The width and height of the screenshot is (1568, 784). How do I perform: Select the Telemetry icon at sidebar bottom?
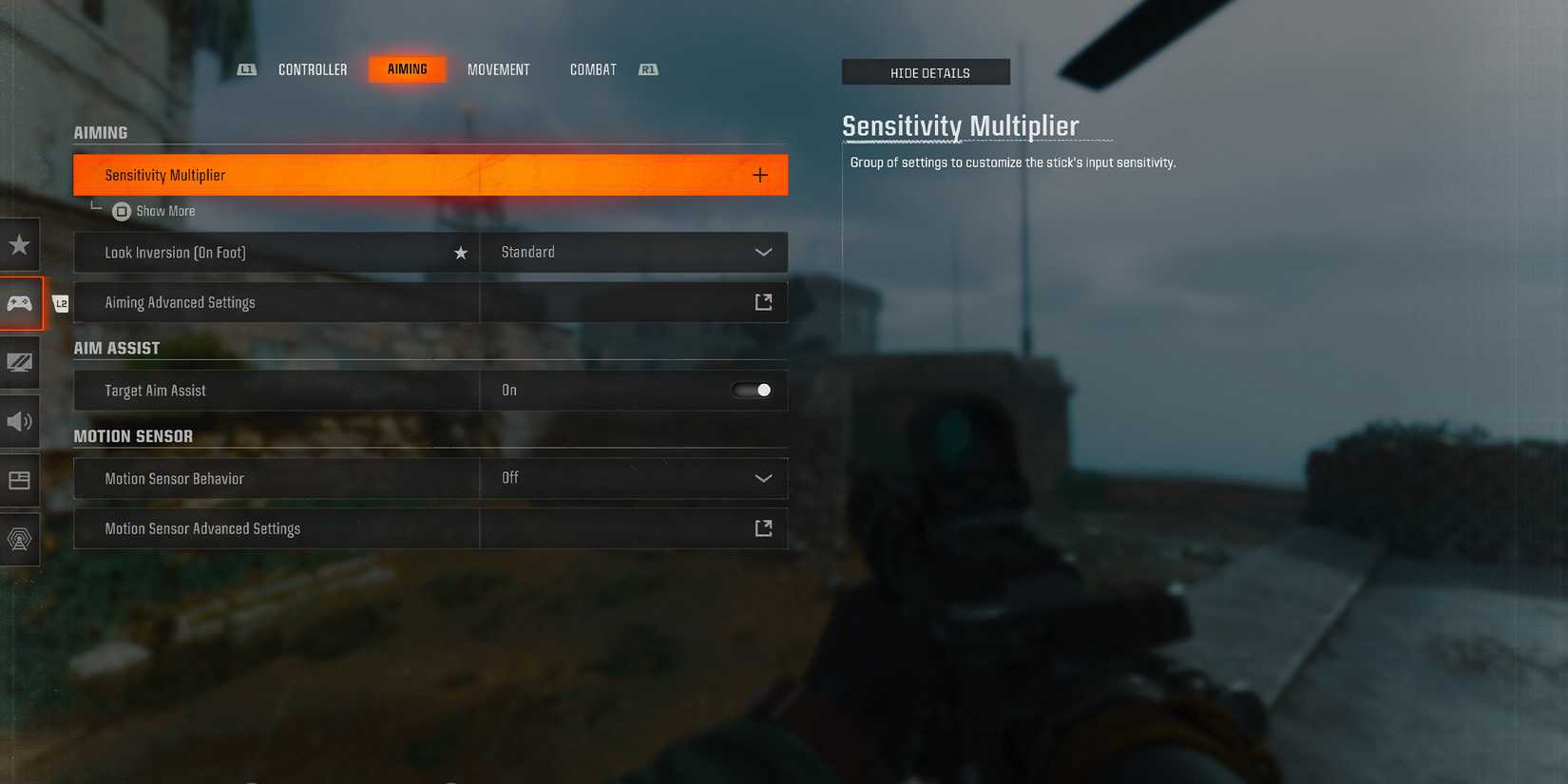point(19,539)
